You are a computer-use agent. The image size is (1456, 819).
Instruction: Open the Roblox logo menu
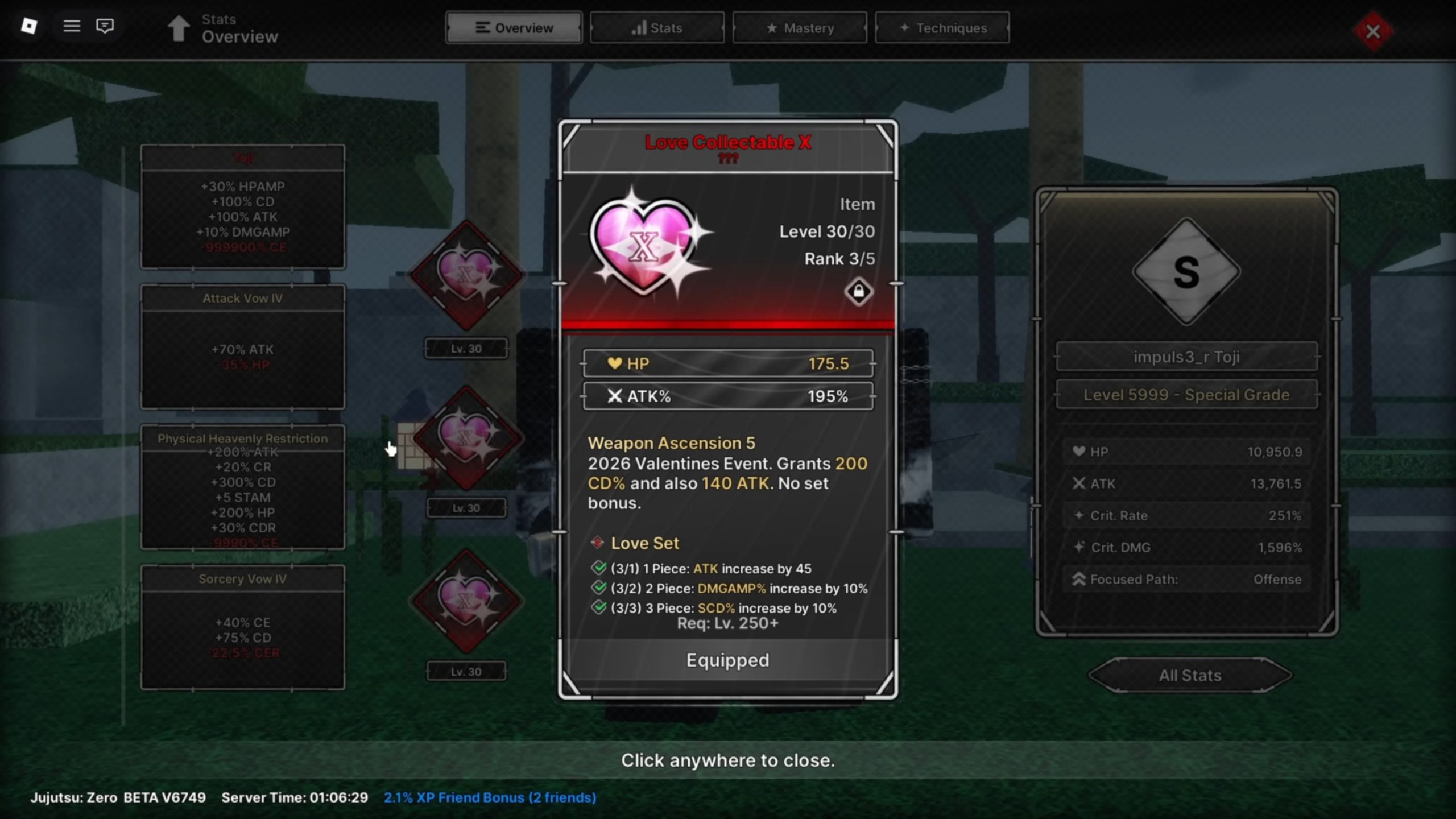pyautogui.click(x=29, y=26)
